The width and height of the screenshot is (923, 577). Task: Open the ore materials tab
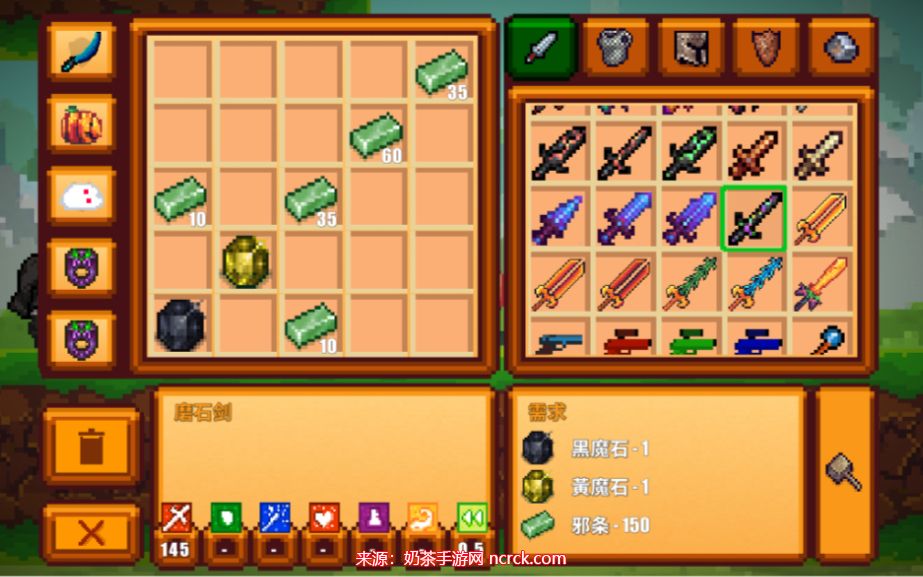pos(841,46)
